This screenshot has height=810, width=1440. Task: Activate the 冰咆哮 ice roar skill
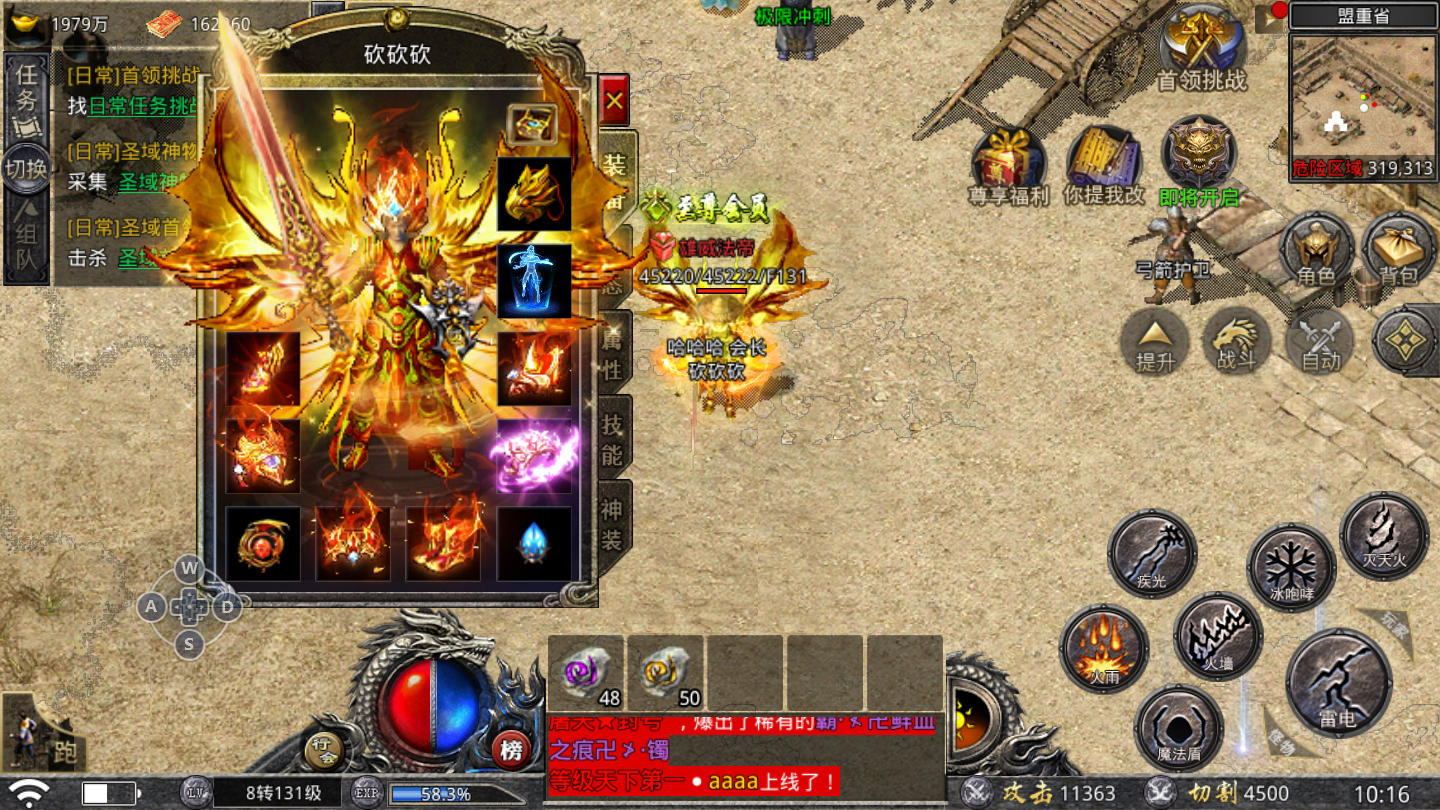click(1291, 568)
